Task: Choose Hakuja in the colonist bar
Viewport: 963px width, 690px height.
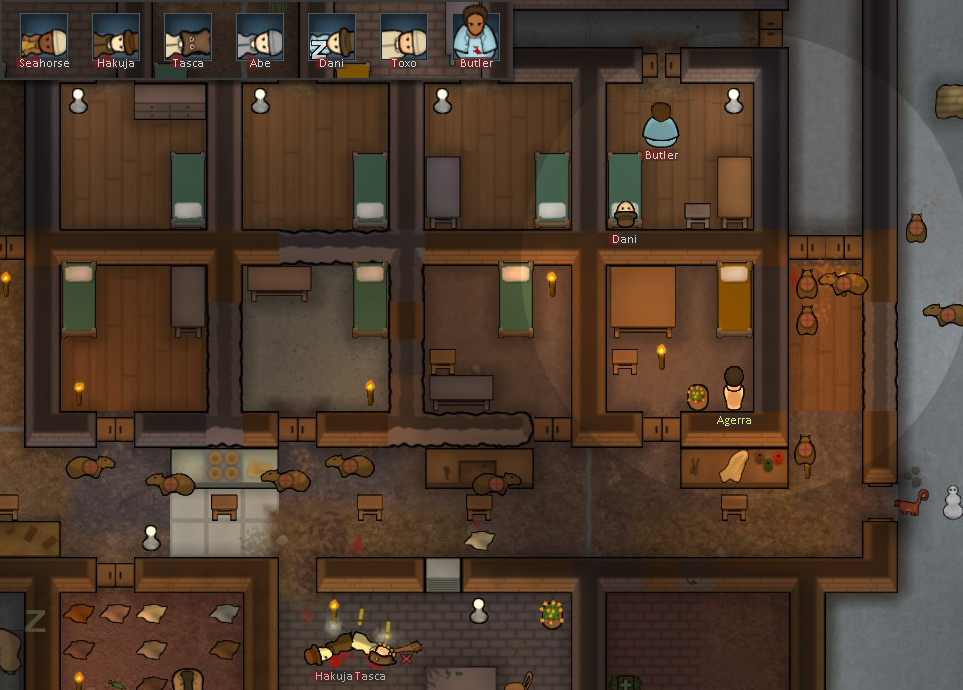Action: (x=116, y=37)
